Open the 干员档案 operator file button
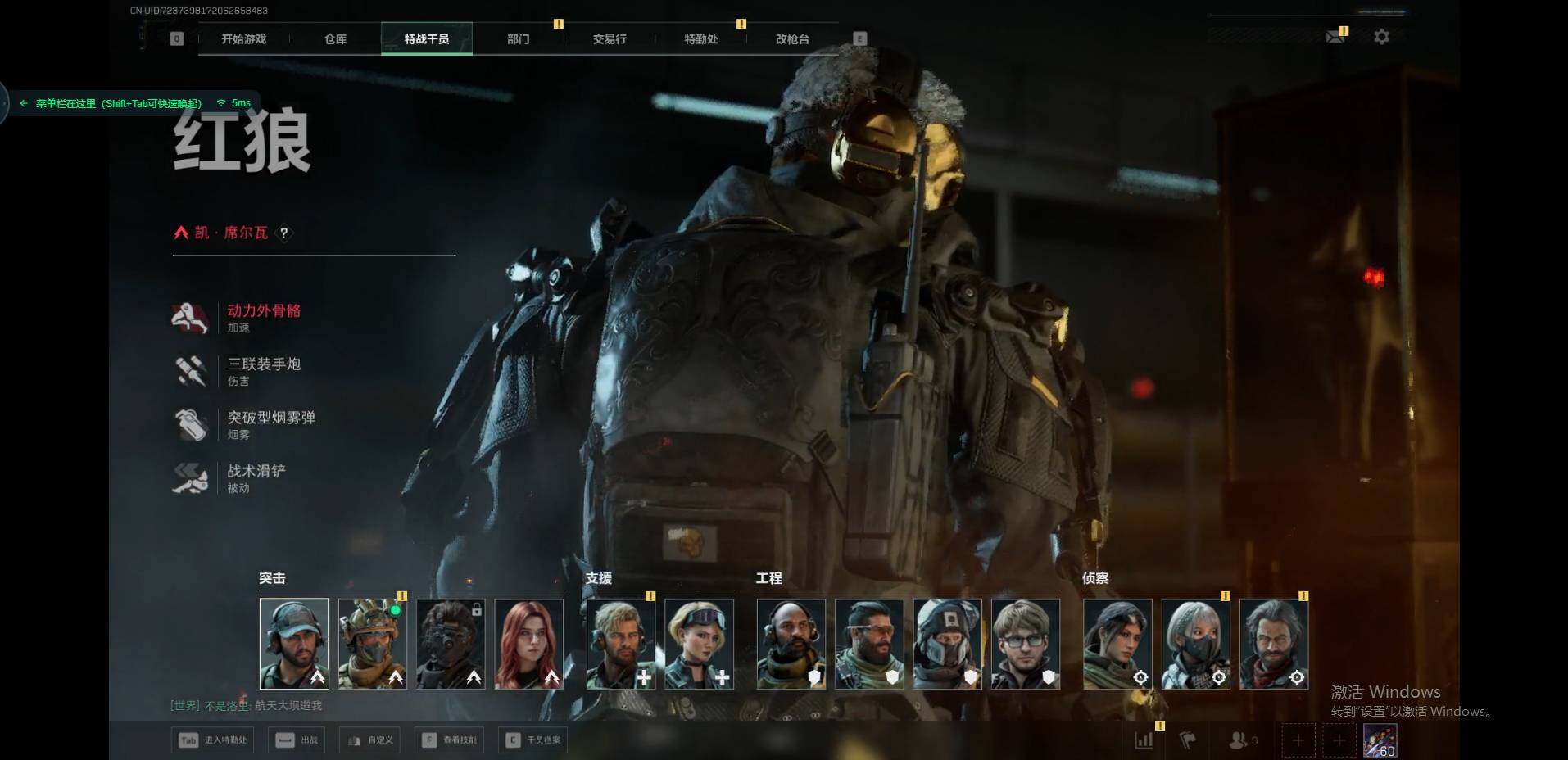 coord(534,740)
